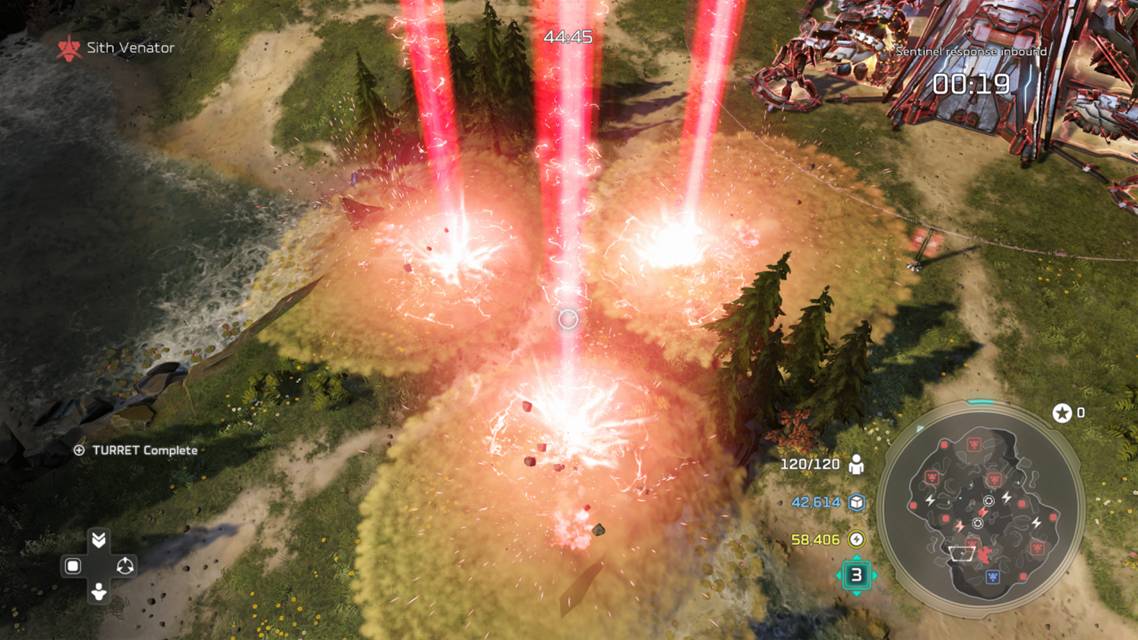Click the circular minimap
The height and width of the screenshot is (640, 1138).
pos(980,509)
